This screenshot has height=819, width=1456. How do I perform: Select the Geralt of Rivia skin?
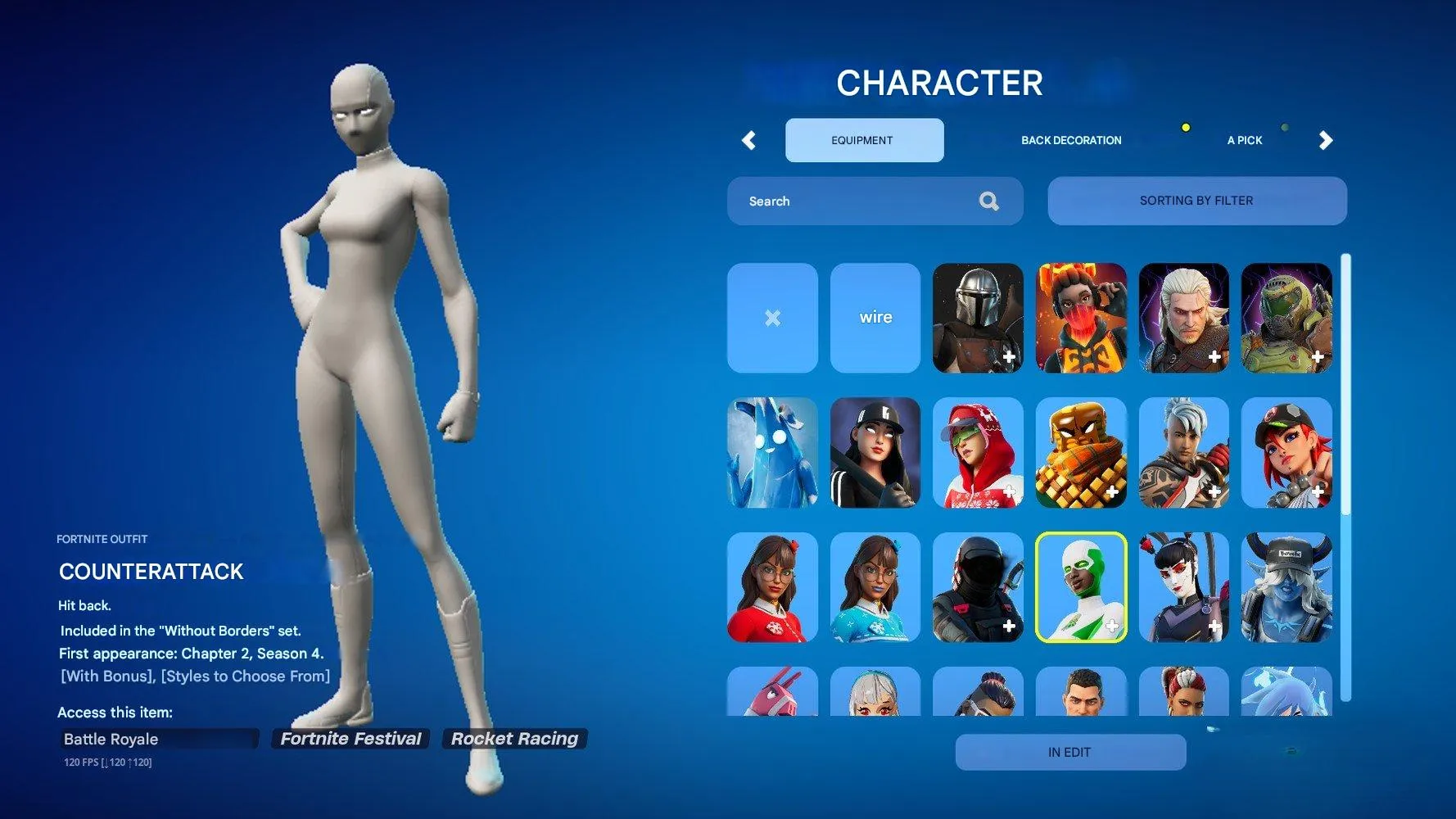pos(1183,318)
